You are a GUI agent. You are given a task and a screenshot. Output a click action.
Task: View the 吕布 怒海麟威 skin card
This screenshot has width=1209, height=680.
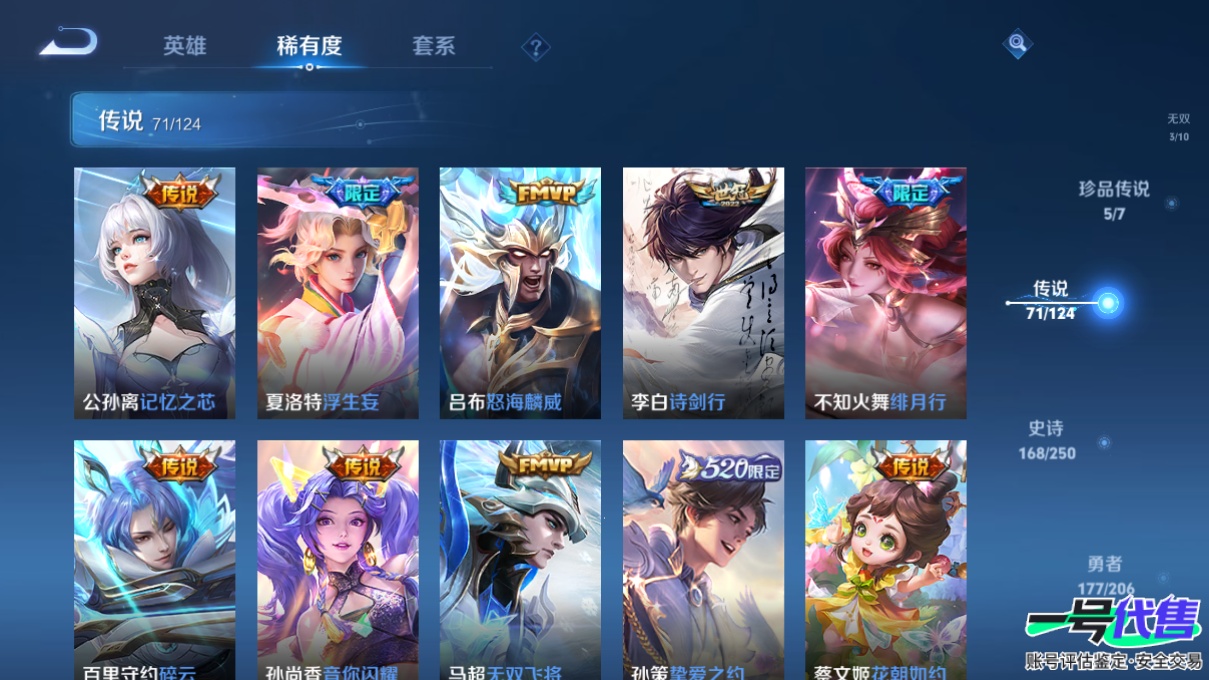click(520, 292)
